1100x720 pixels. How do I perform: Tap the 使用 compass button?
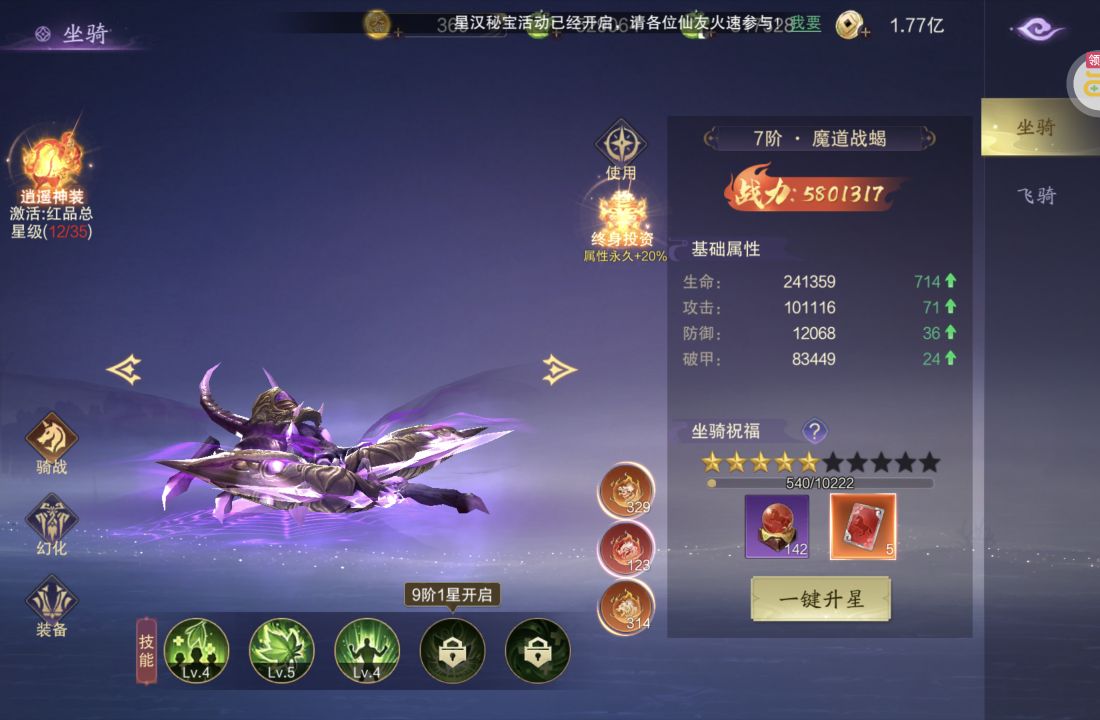(x=621, y=145)
